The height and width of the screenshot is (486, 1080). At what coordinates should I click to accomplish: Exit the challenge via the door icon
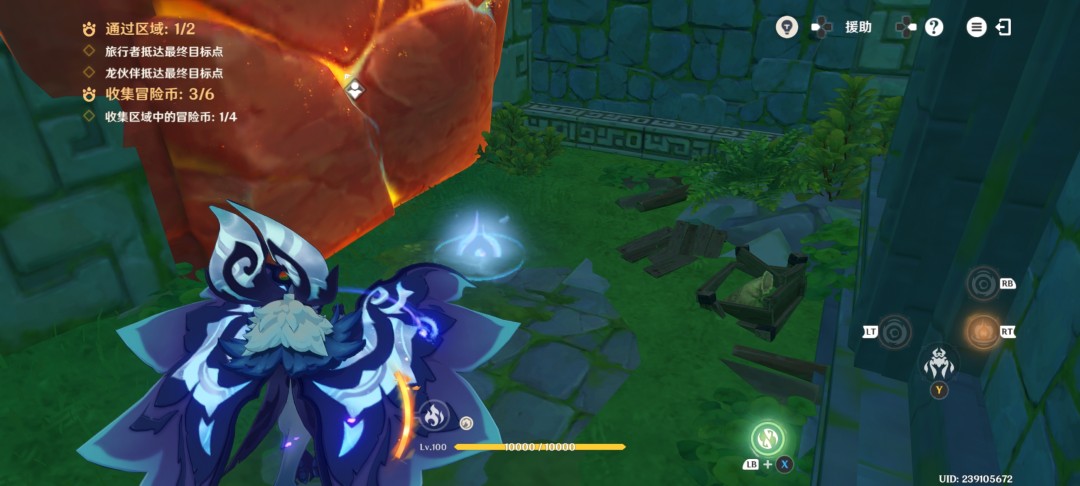point(1003,27)
